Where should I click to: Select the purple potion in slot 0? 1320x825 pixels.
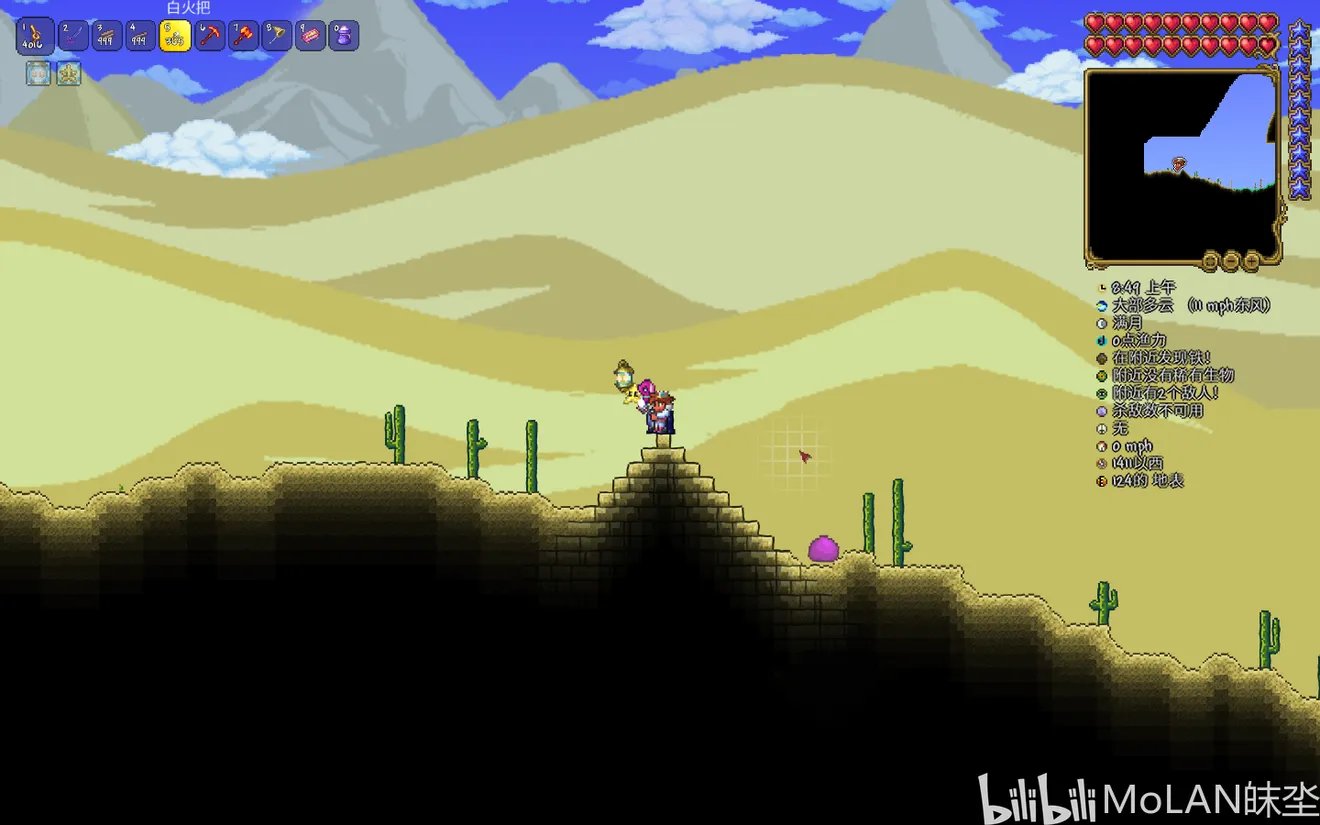click(x=345, y=37)
